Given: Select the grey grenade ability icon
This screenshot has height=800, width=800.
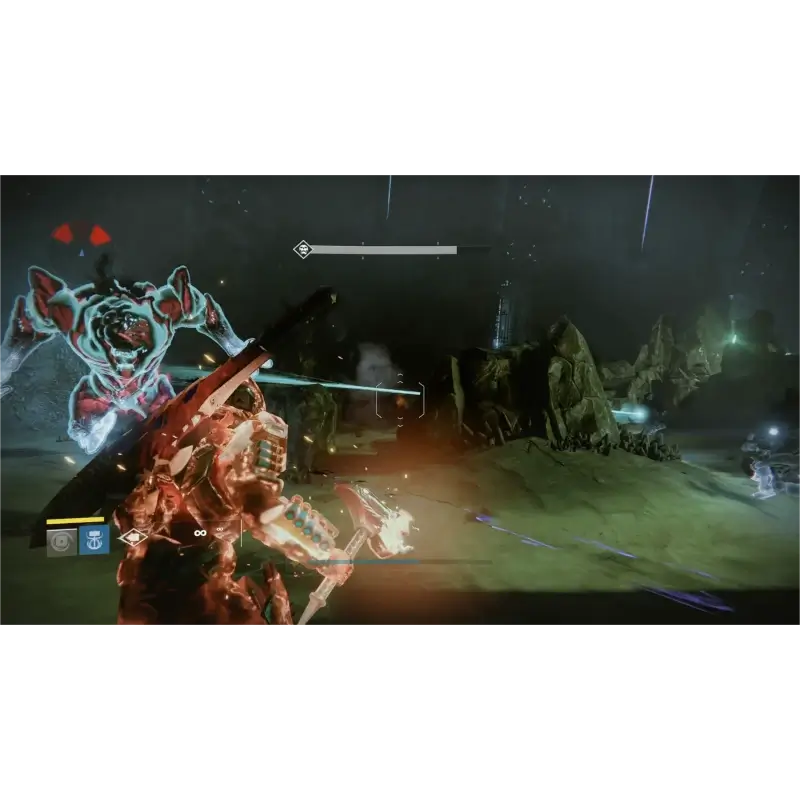Looking at the screenshot, I should (62, 541).
